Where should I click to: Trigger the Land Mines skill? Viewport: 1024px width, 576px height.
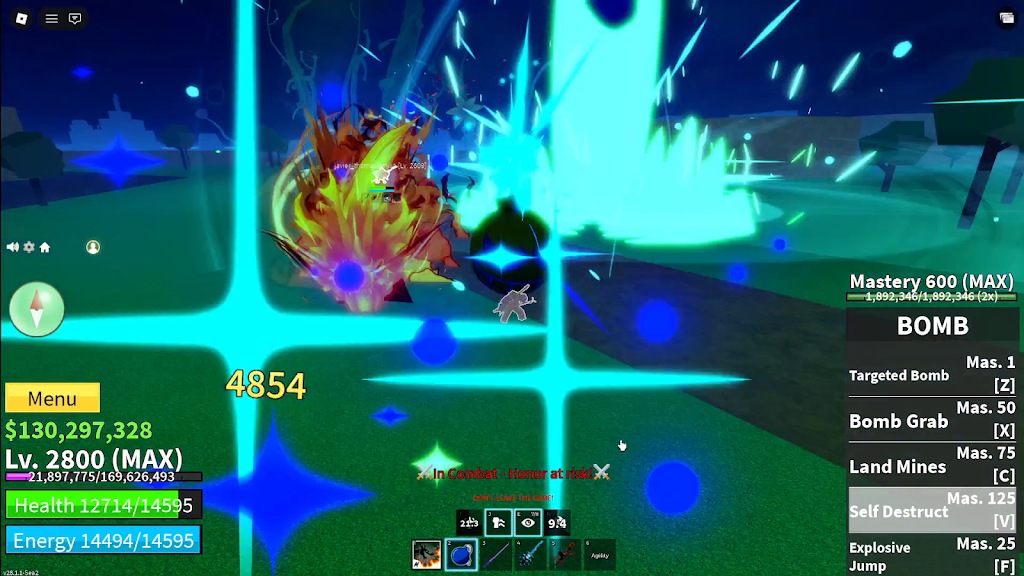[x=932, y=465]
